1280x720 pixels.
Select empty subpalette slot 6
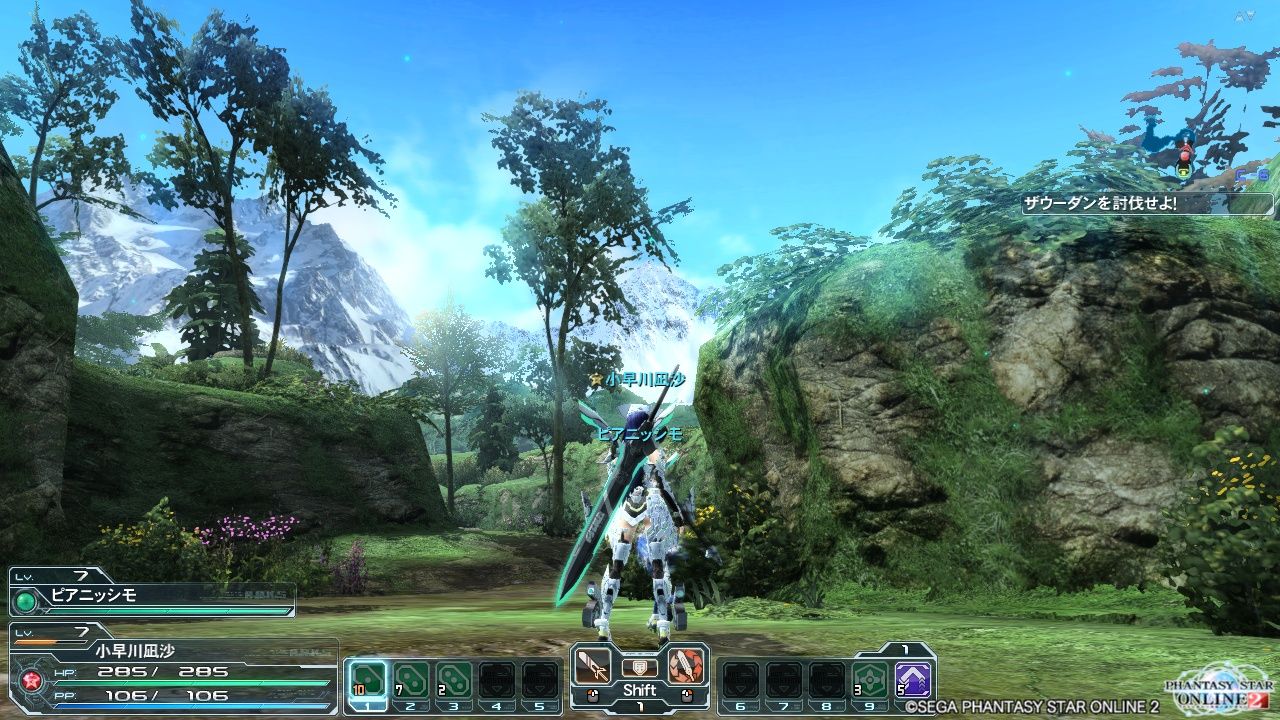tap(740, 680)
